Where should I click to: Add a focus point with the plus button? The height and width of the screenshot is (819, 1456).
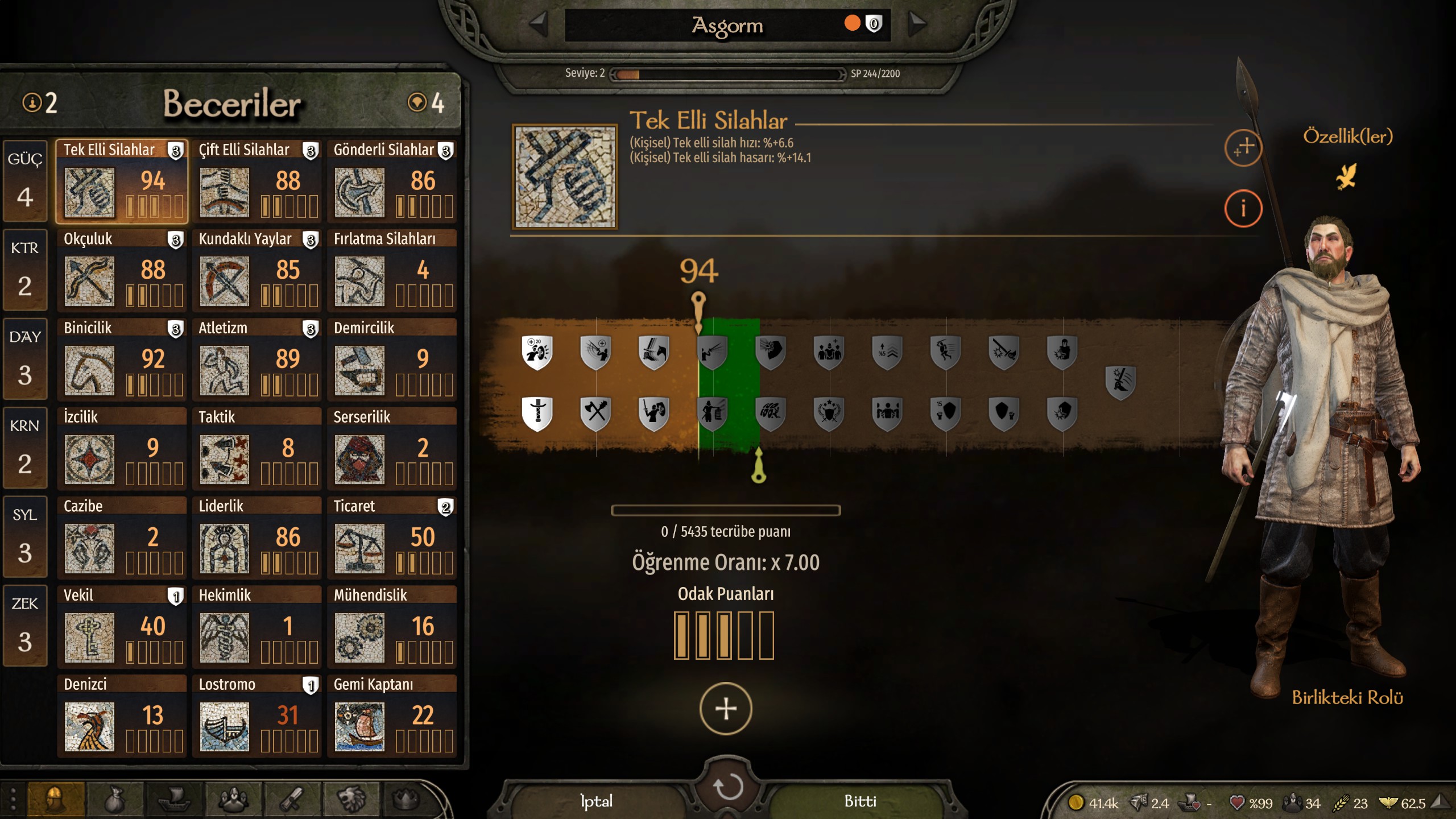(726, 709)
